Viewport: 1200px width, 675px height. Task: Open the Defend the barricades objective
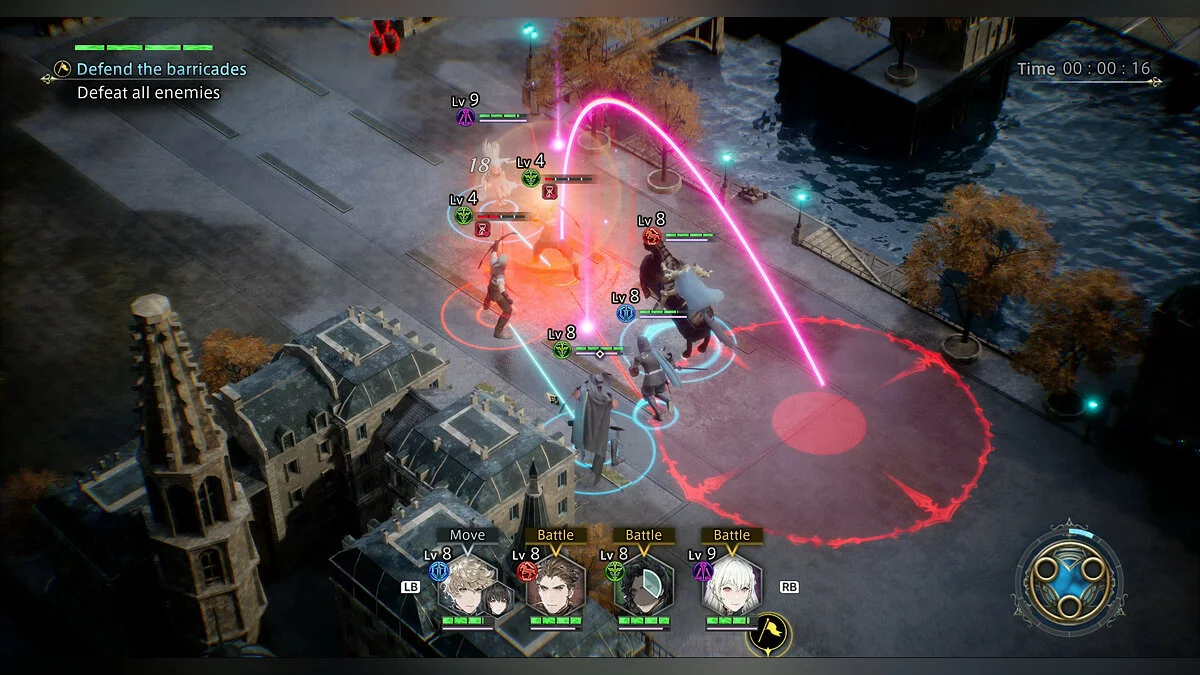tap(161, 69)
